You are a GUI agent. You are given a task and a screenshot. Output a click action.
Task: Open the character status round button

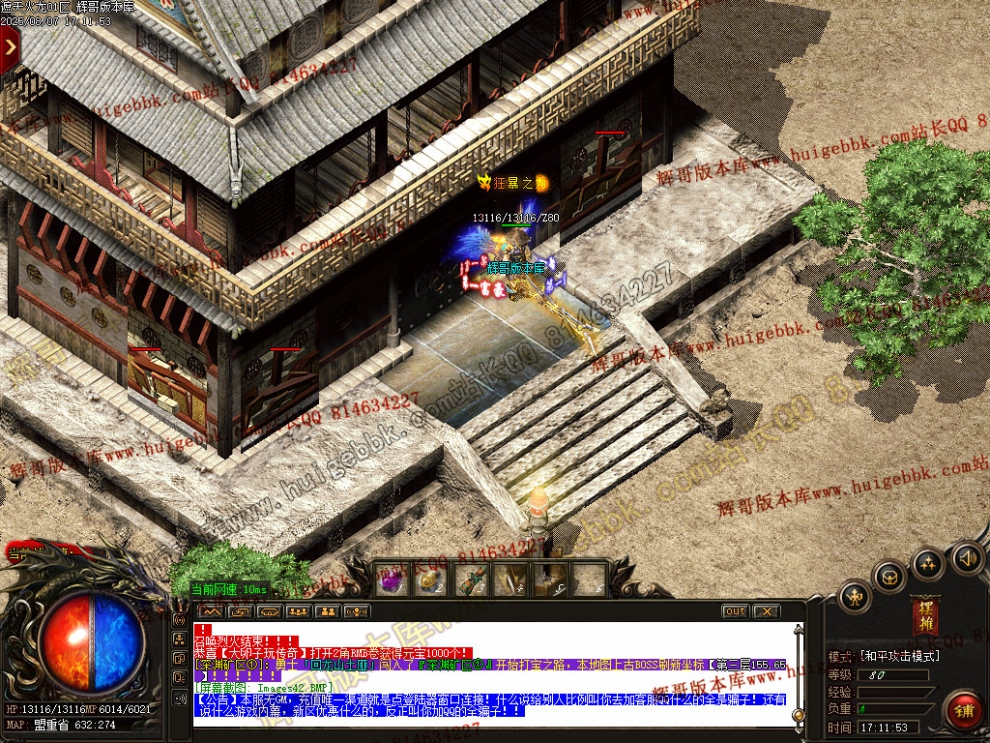[x=853, y=598]
